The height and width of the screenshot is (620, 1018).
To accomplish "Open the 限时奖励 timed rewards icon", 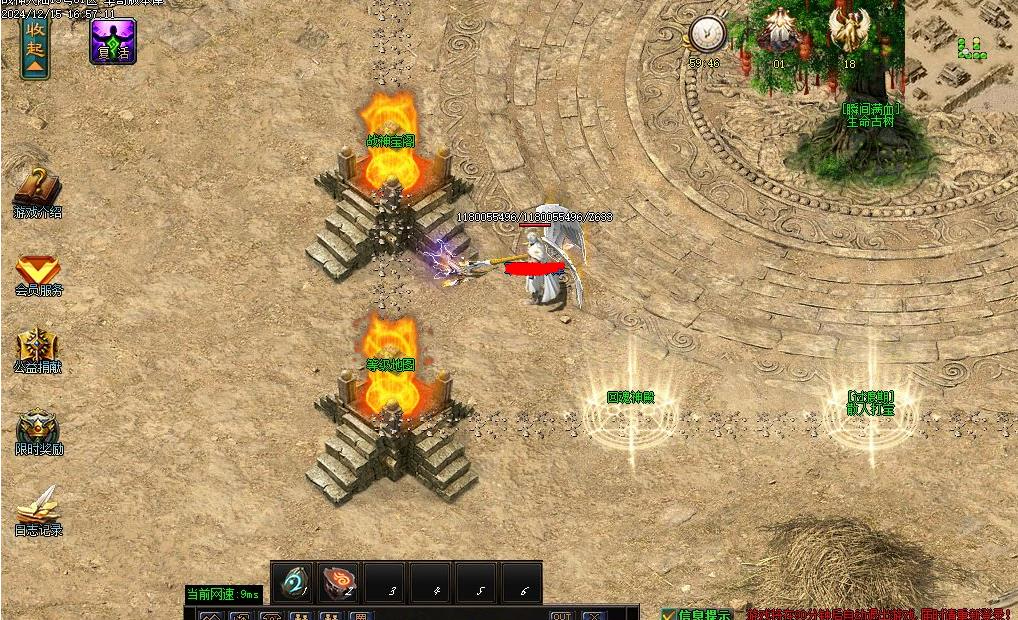I will (38, 429).
